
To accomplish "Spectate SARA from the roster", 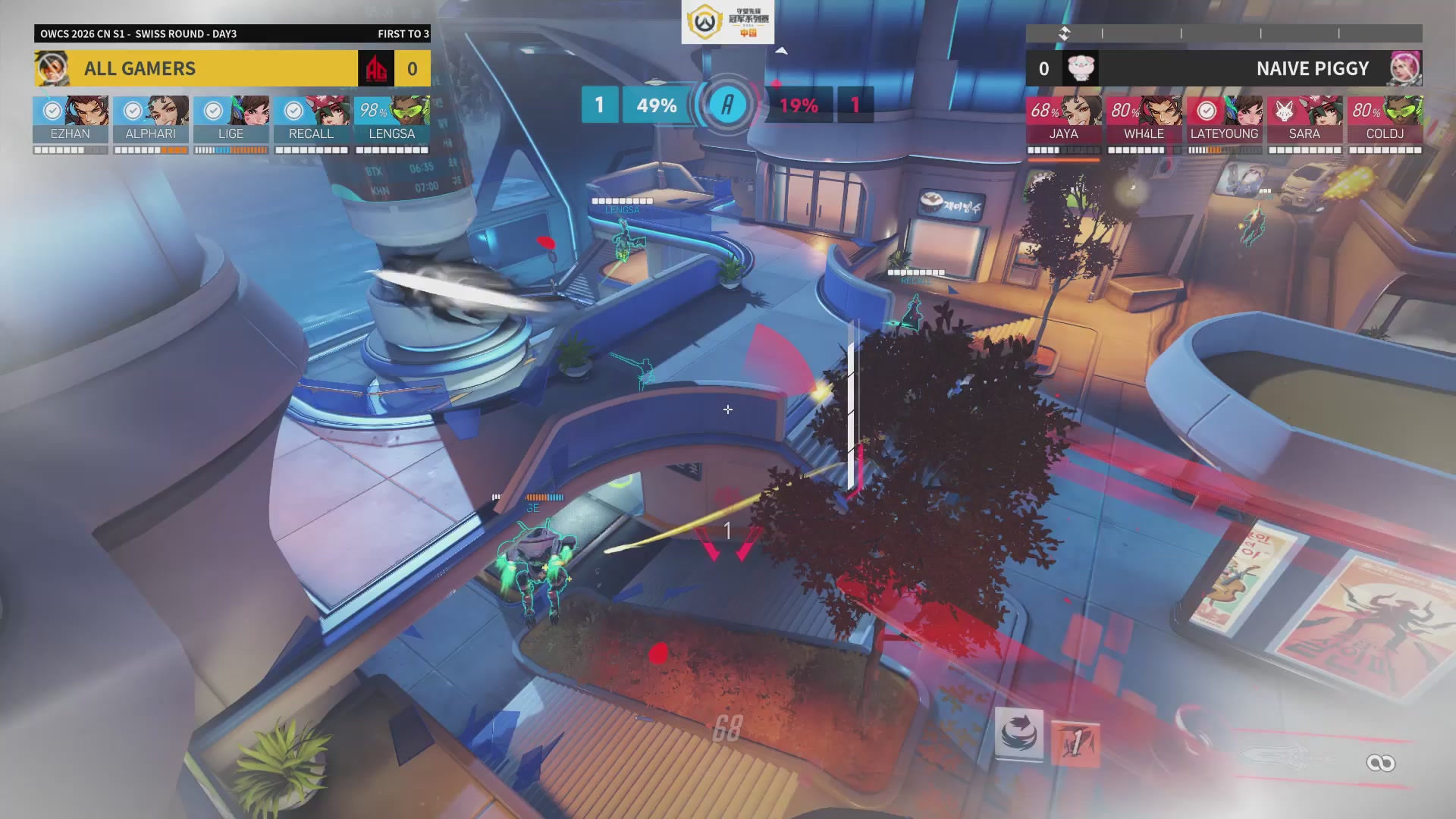I will pyautogui.click(x=1305, y=120).
